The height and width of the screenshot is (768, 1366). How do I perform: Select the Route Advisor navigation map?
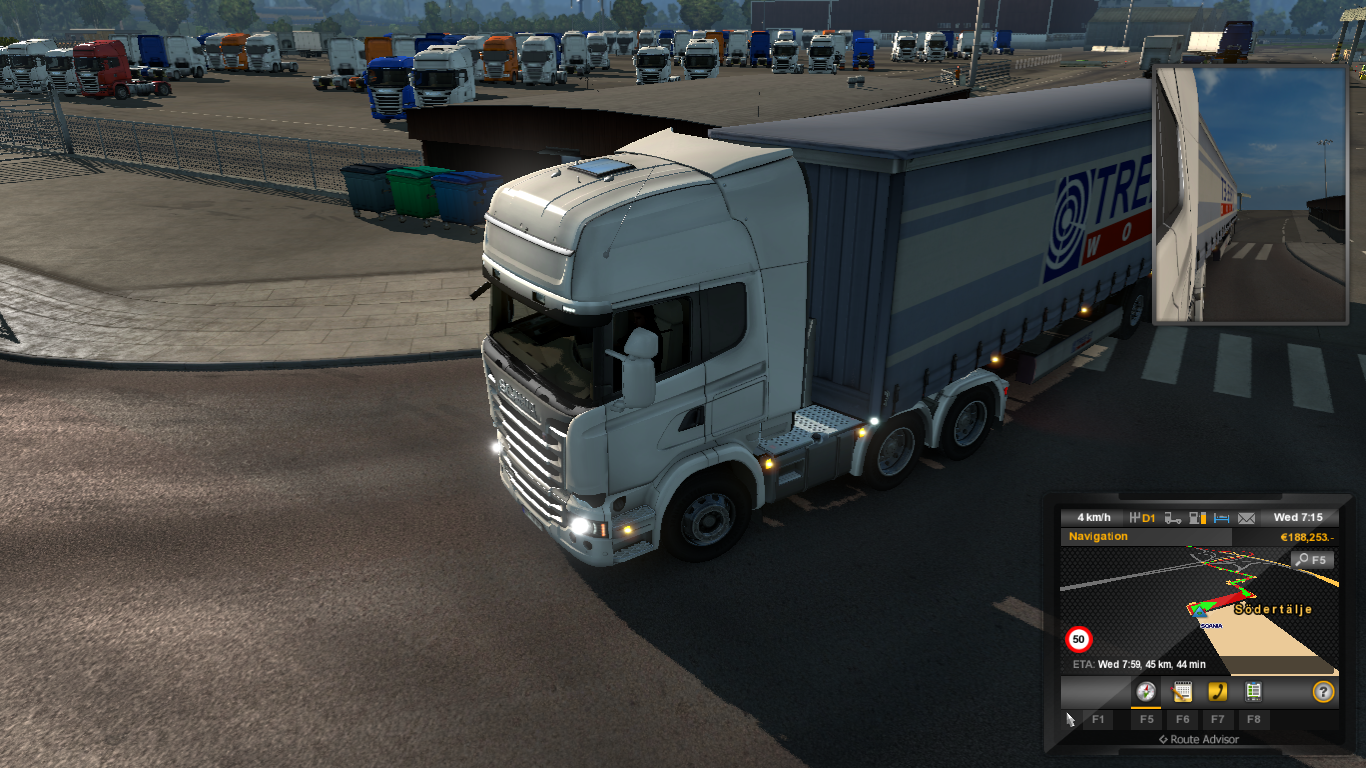point(1199,610)
